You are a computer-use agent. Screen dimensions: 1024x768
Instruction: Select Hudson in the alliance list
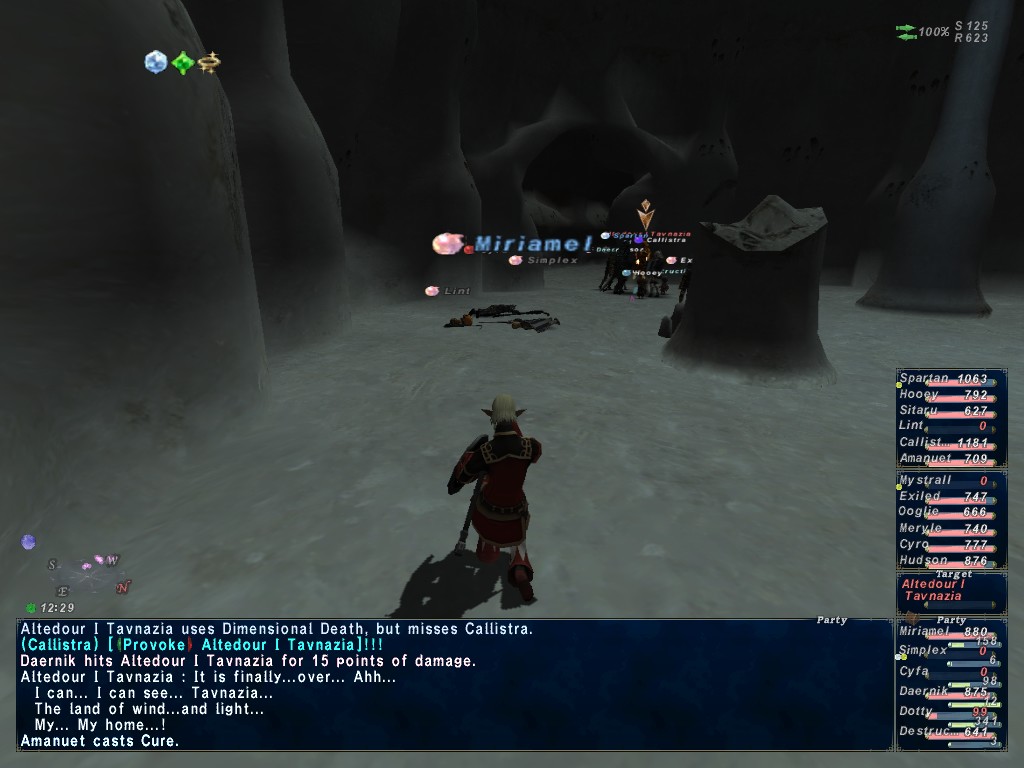coord(948,561)
